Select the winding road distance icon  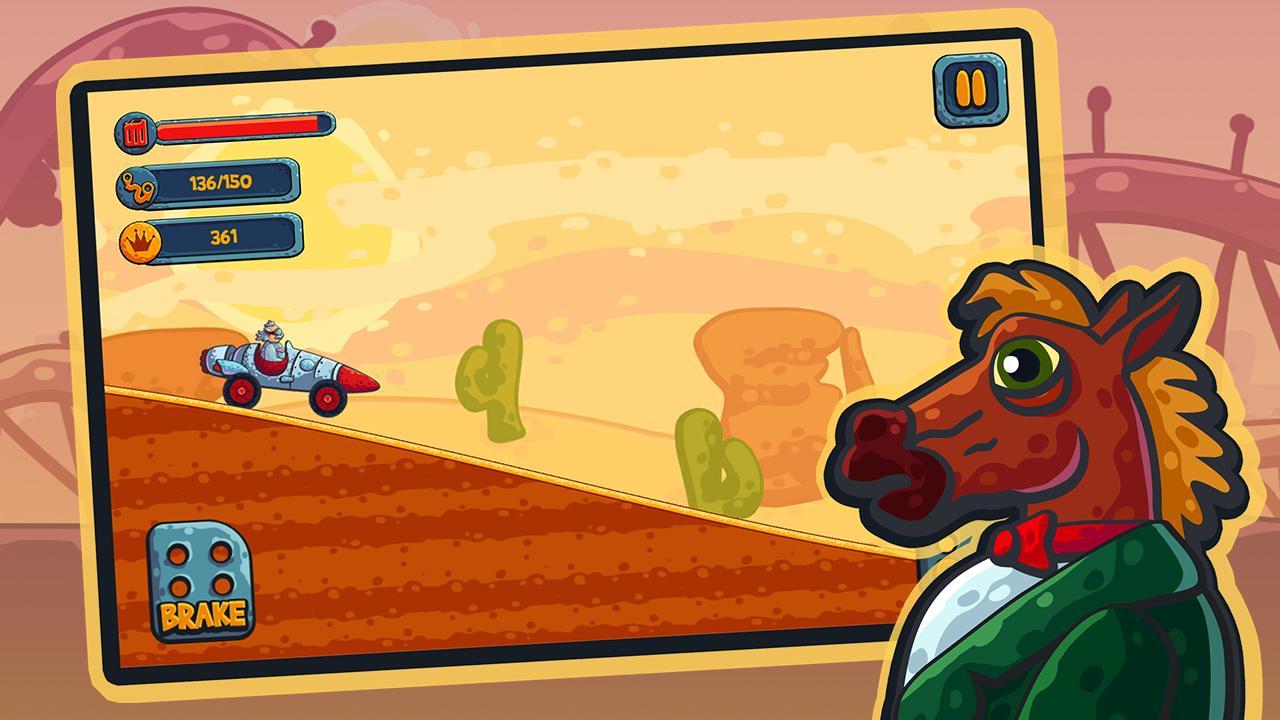(x=137, y=186)
